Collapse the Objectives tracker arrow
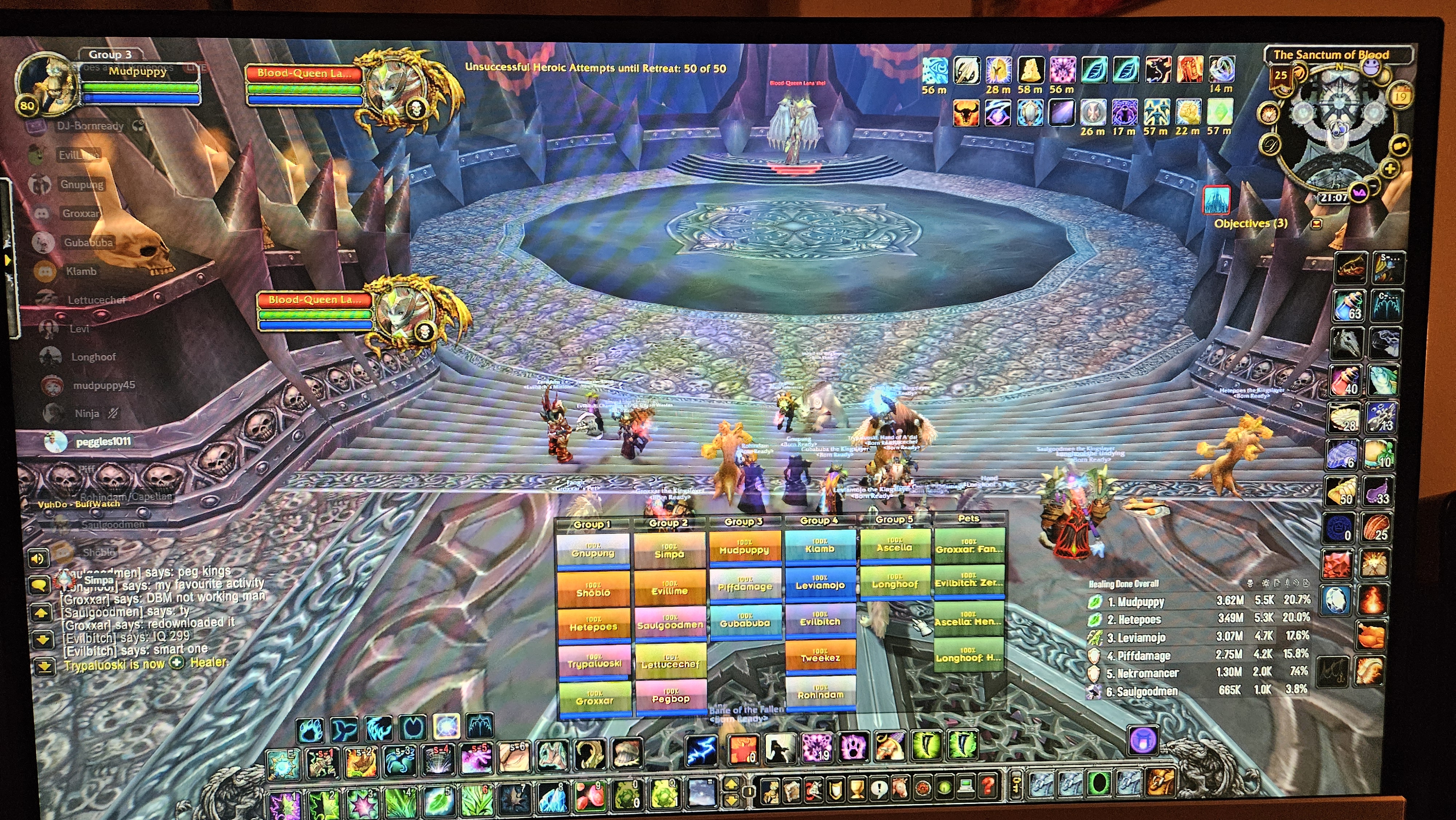This screenshot has width=1456, height=820. tap(1316, 224)
